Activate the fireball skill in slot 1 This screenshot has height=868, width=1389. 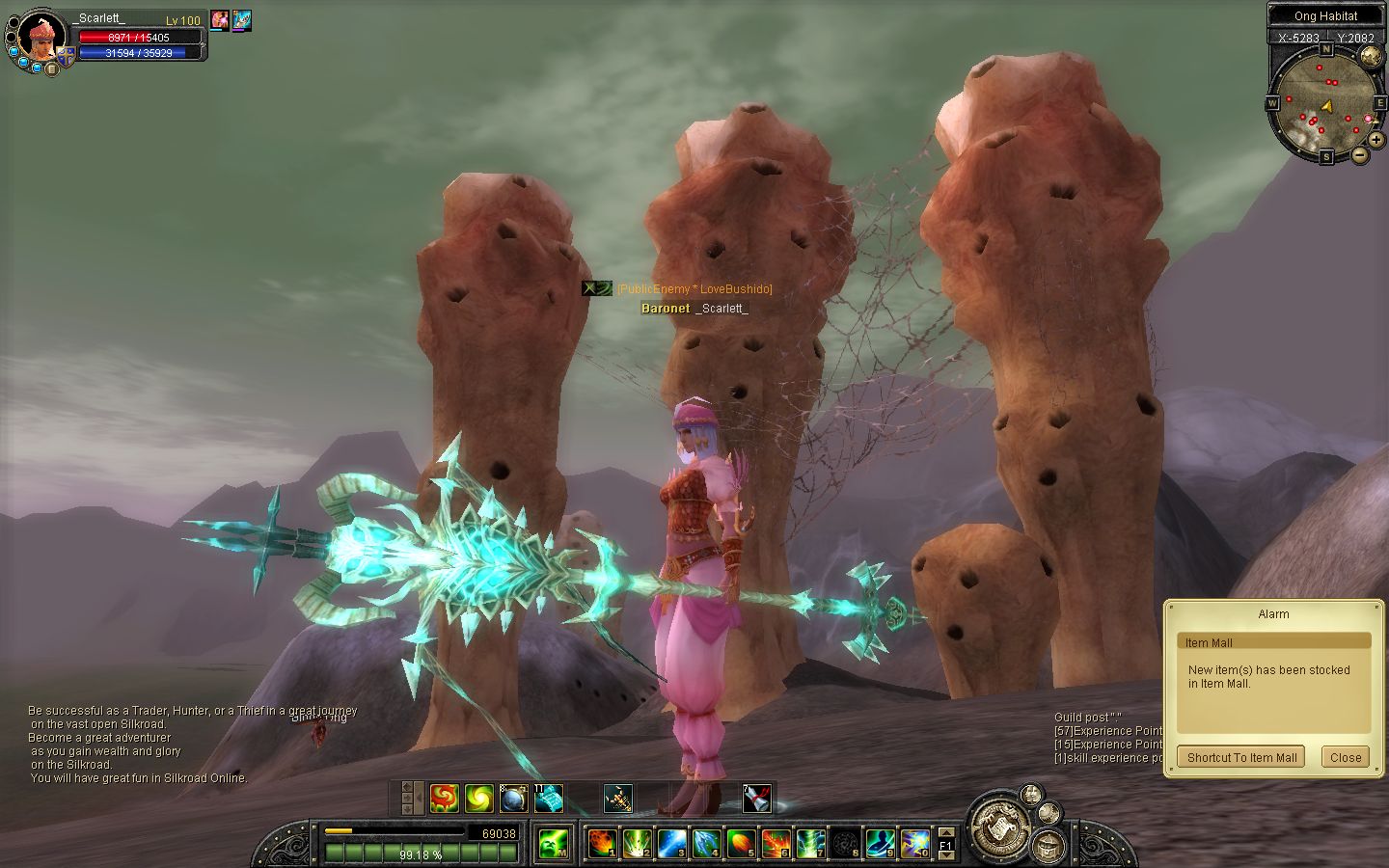(x=602, y=844)
